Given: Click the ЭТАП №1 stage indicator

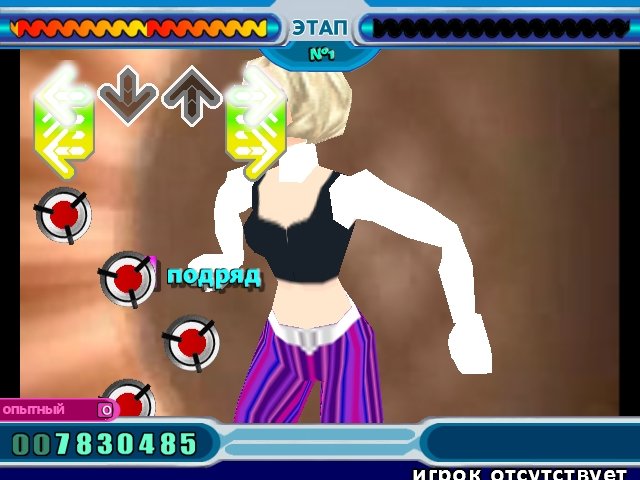Looking at the screenshot, I should coord(320,37).
